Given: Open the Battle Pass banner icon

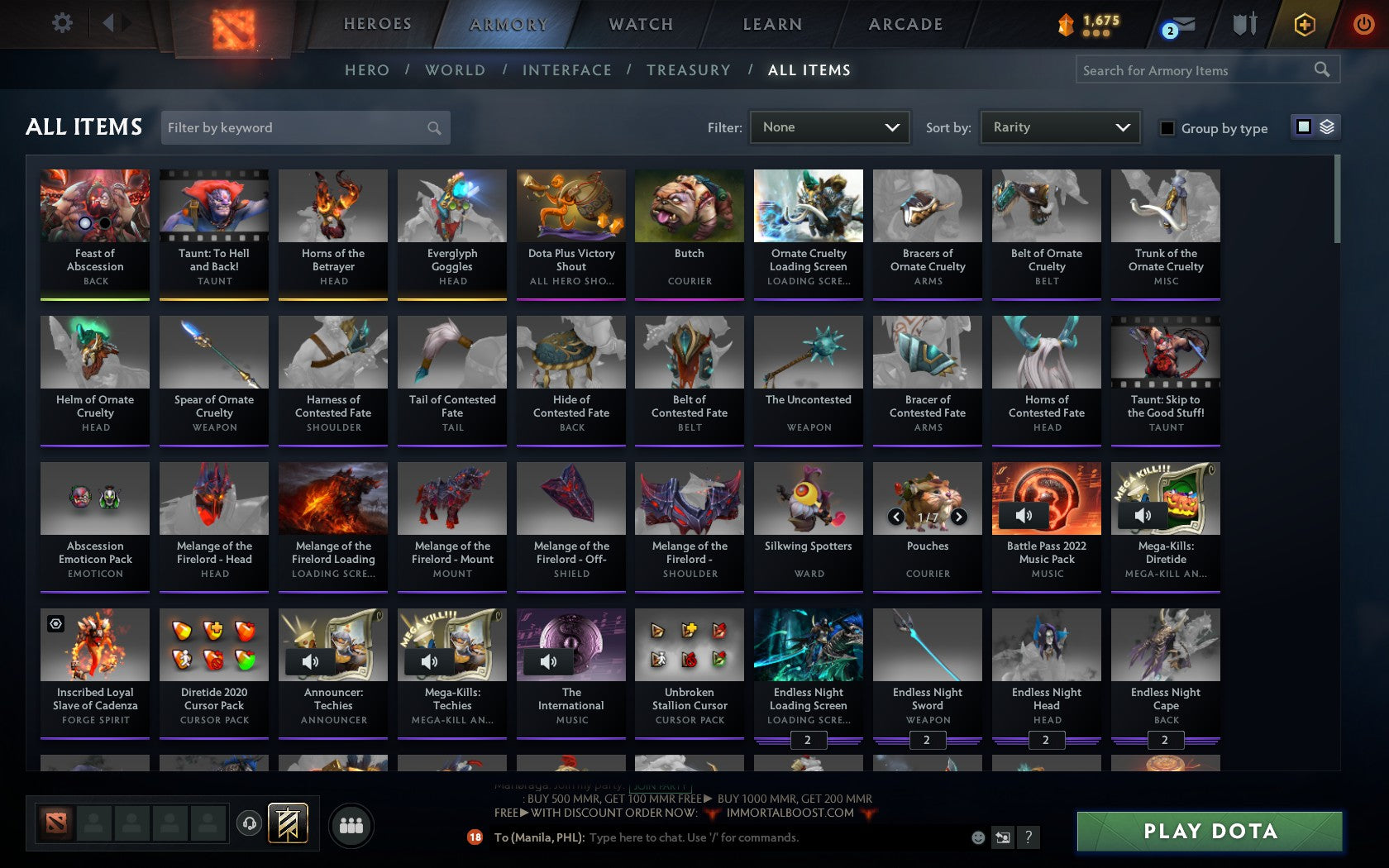Looking at the screenshot, I should pyautogui.click(x=288, y=823).
